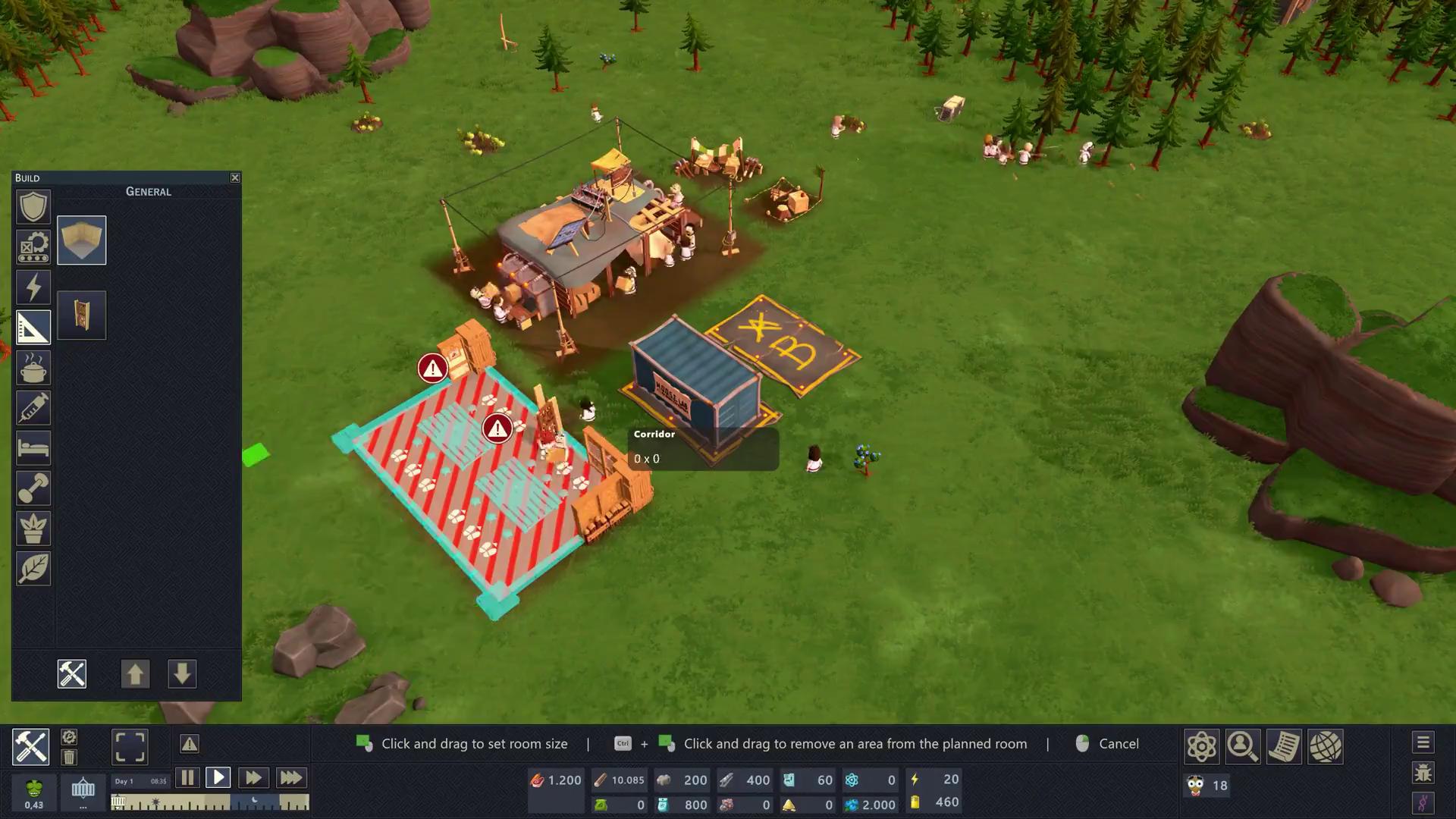Open the hamburger main menu
This screenshot has height=819, width=1456.
(1423, 742)
